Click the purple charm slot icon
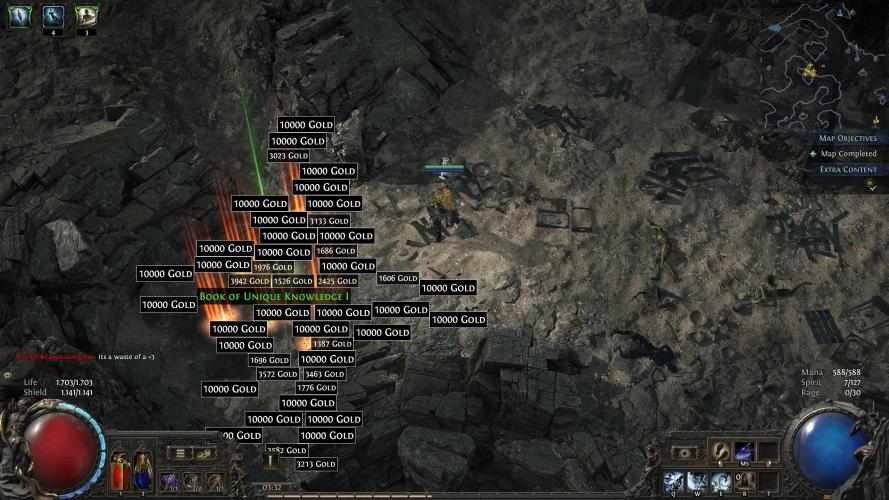 click(x=170, y=482)
